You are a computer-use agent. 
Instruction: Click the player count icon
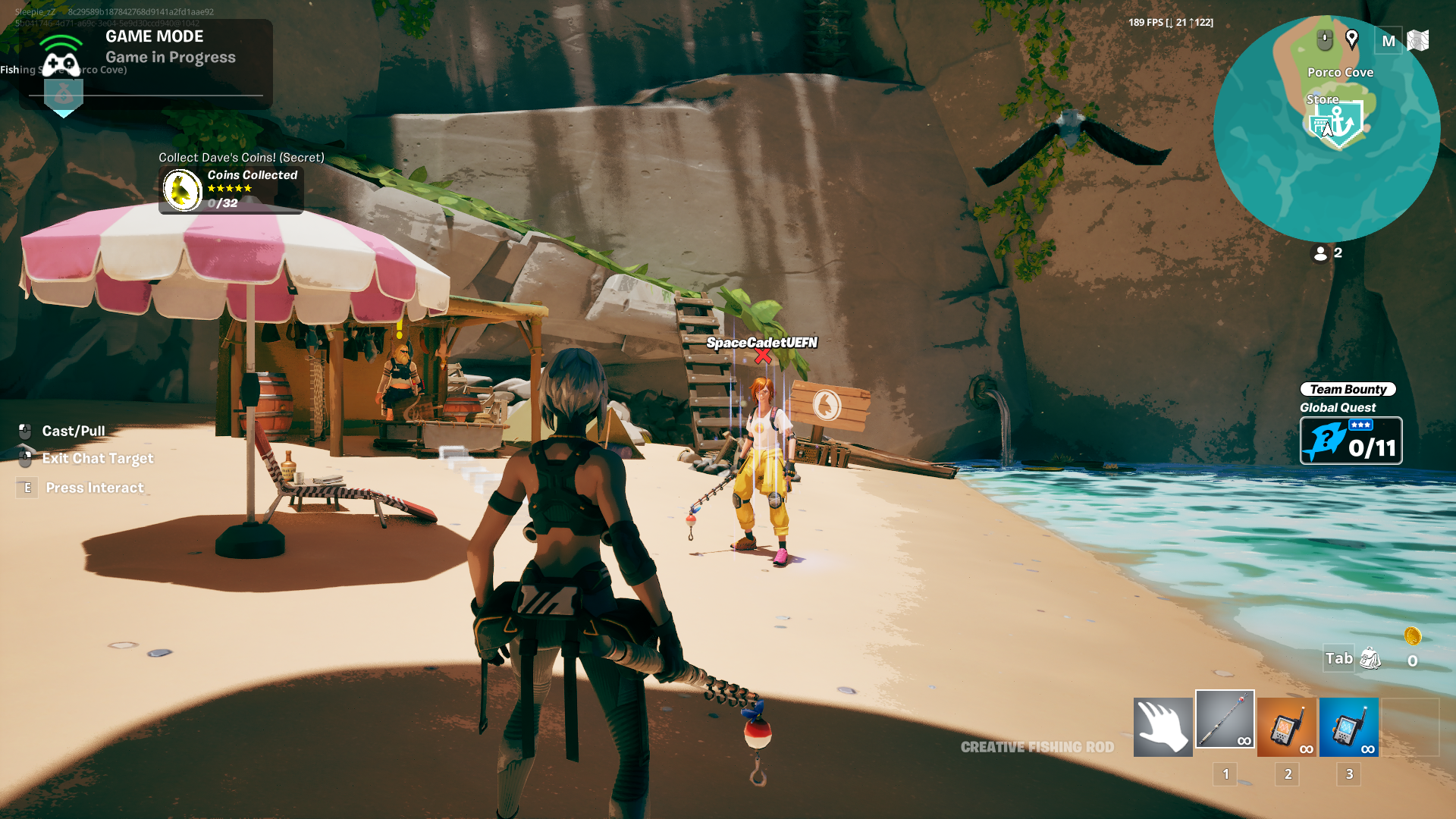point(1320,253)
